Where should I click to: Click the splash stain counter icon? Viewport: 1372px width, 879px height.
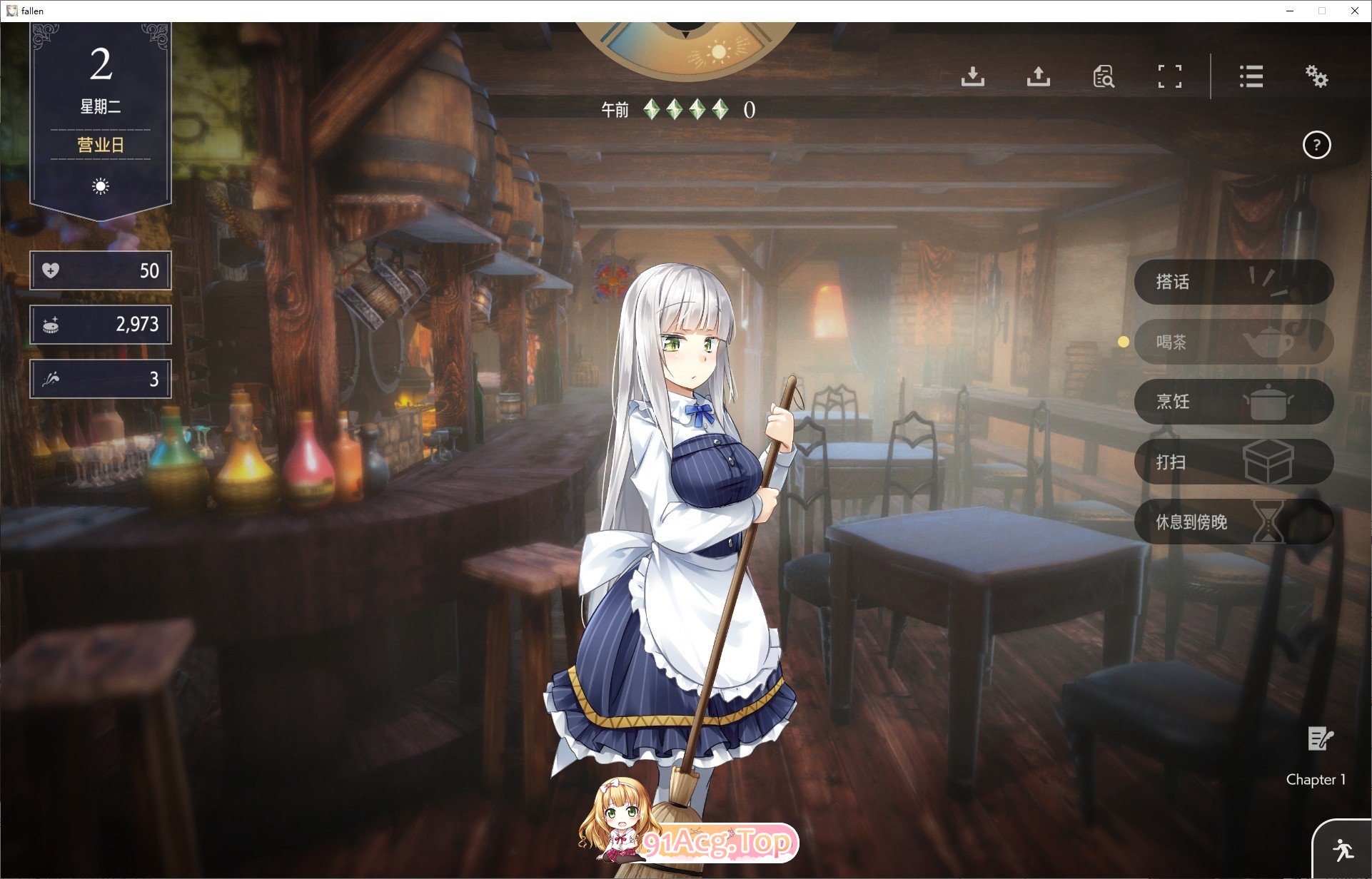(50, 378)
